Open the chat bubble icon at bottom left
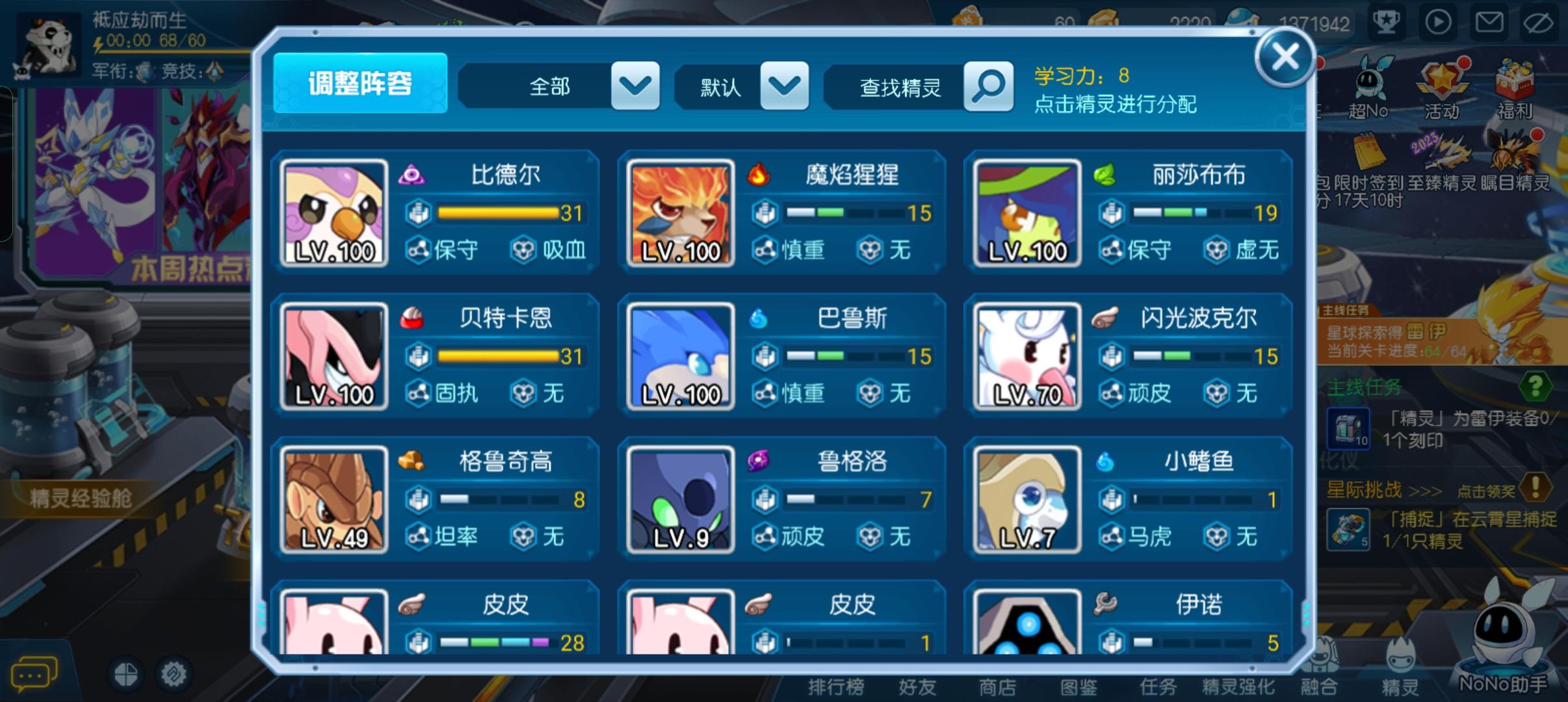Screen dimensions: 1568x702 pyautogui.click(x=34, y=673)
